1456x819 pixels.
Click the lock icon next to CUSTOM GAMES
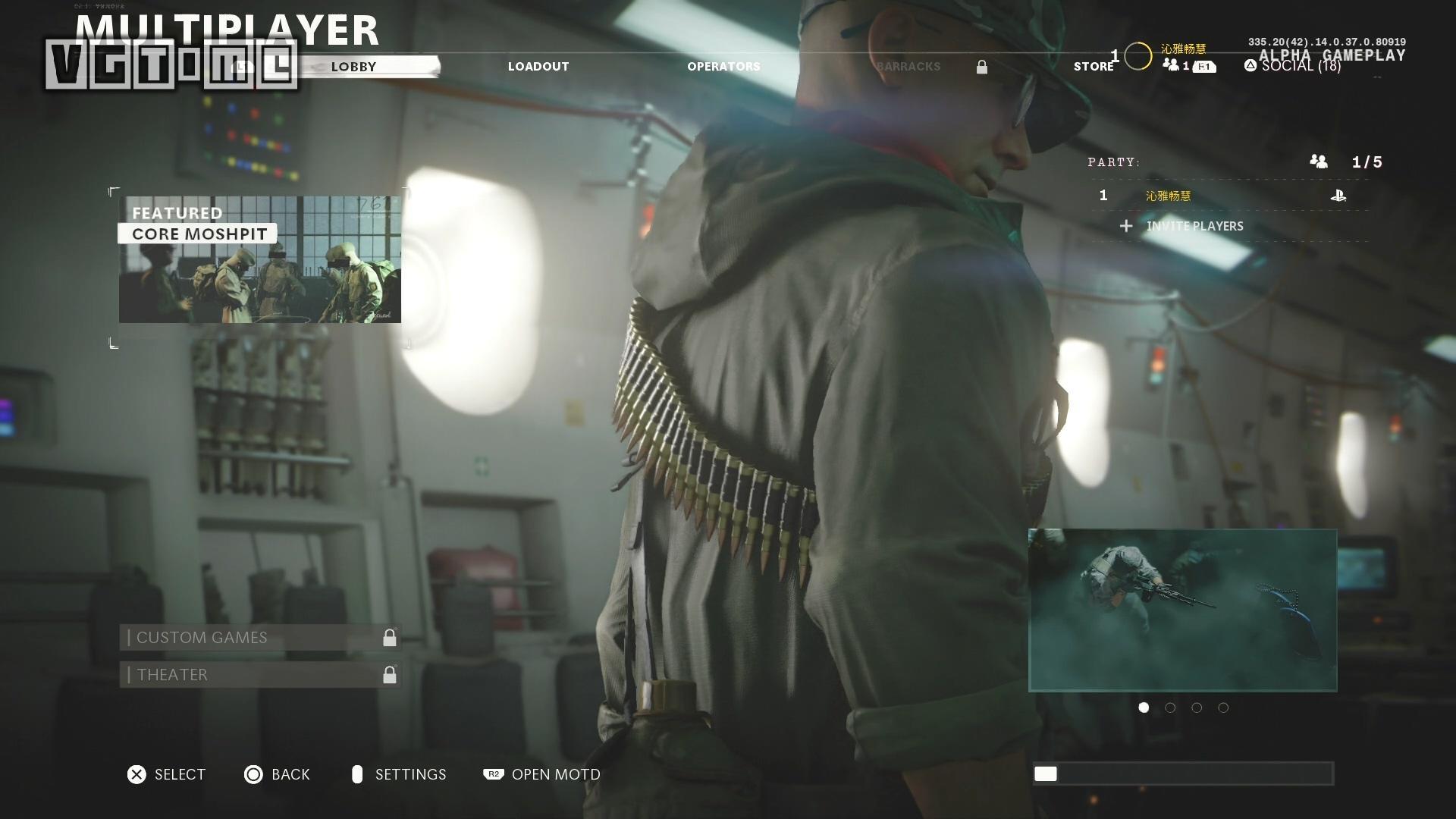[389, 638]
